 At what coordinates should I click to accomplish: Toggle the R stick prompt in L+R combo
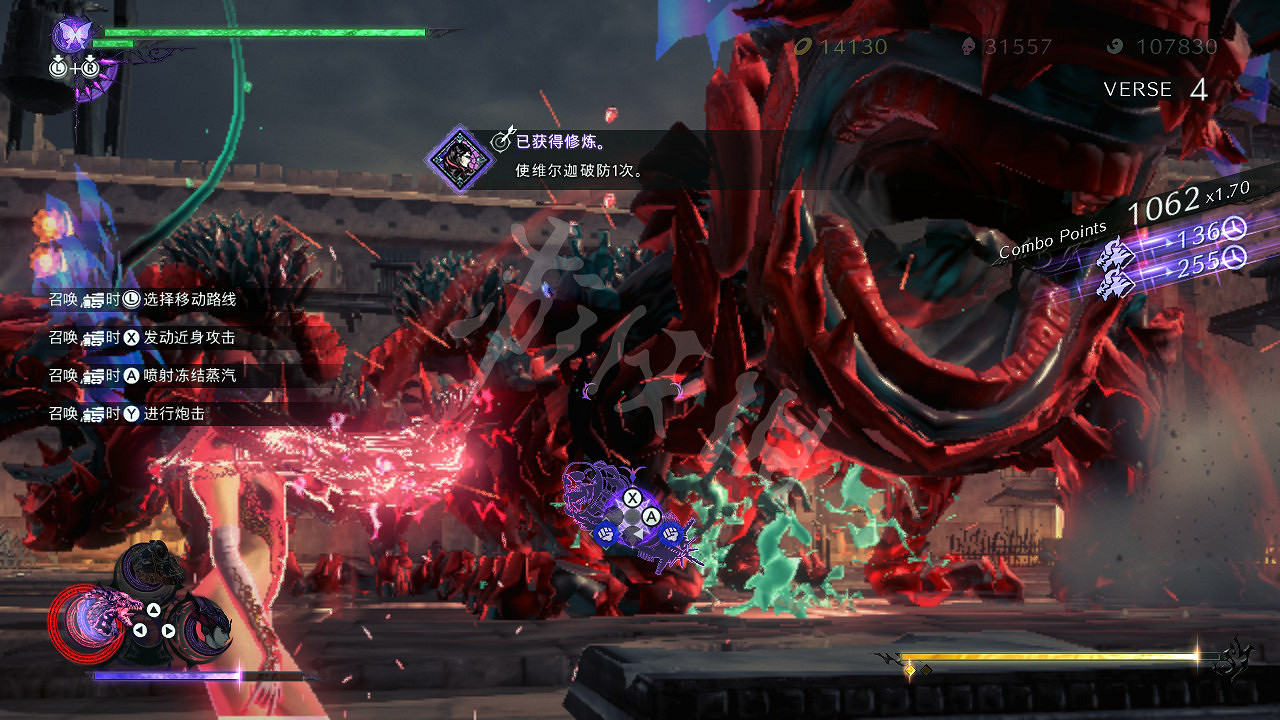90,67
